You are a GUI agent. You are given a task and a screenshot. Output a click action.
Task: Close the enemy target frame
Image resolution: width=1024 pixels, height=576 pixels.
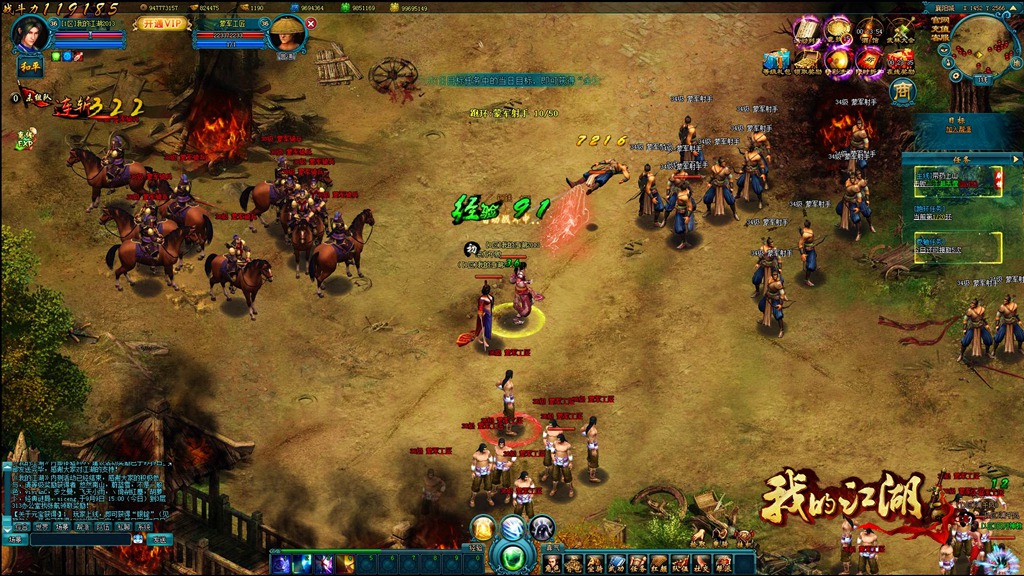311,23
